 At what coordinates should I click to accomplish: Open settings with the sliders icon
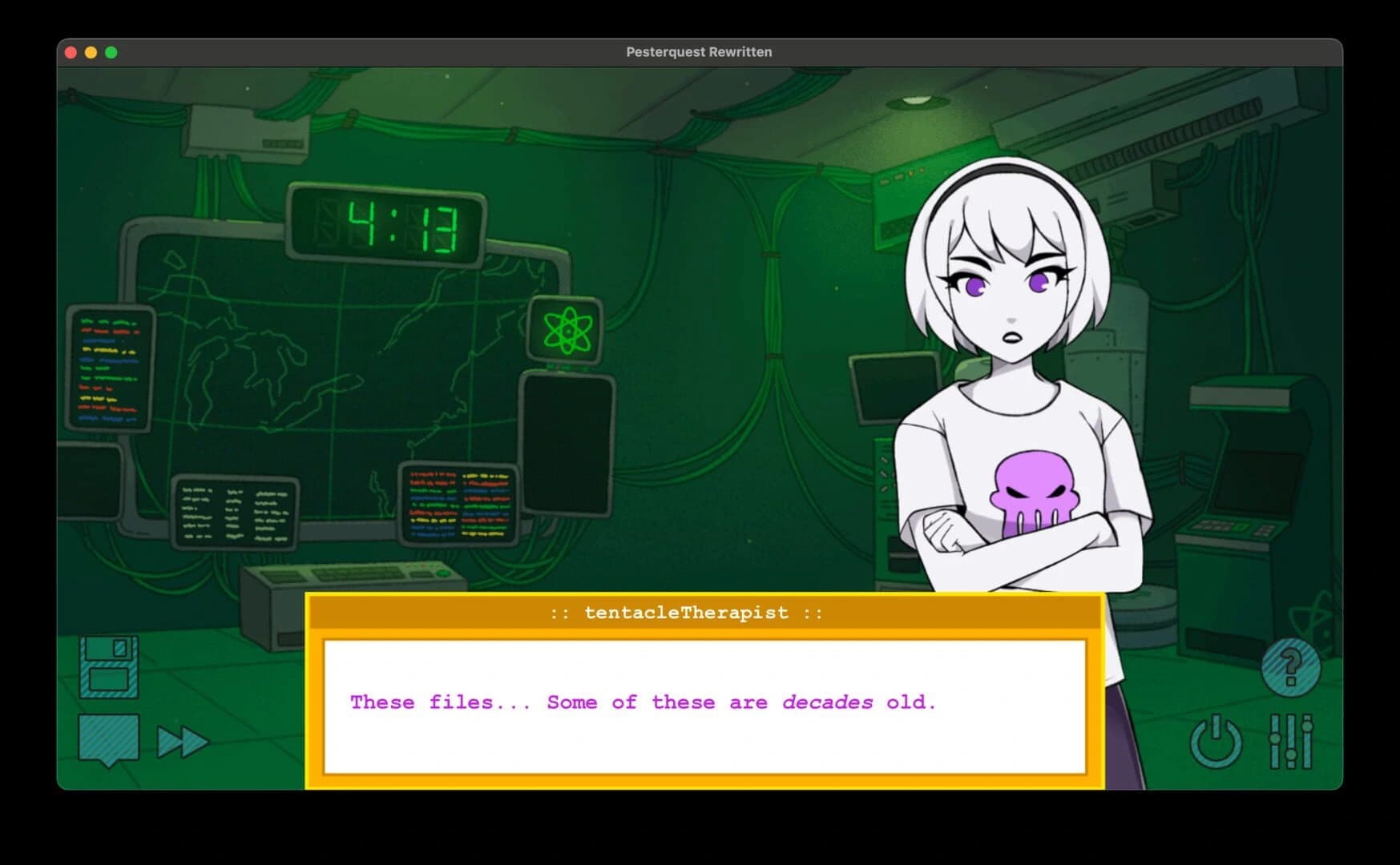(x=1292, y=743)
